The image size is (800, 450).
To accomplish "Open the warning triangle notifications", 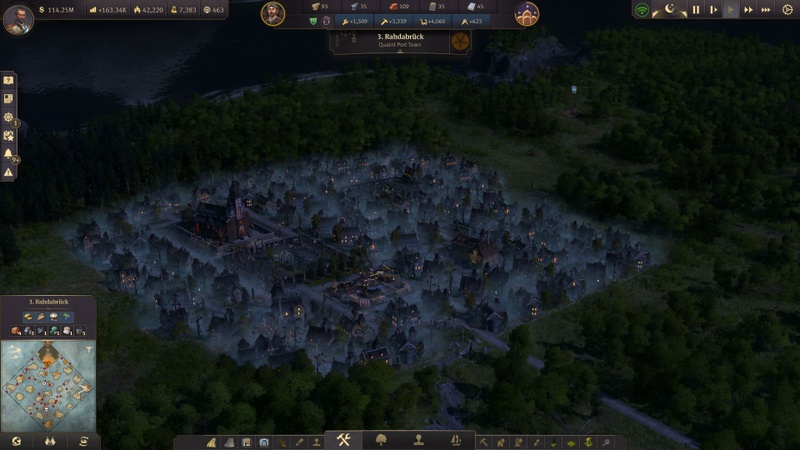I will coord(9,172).
